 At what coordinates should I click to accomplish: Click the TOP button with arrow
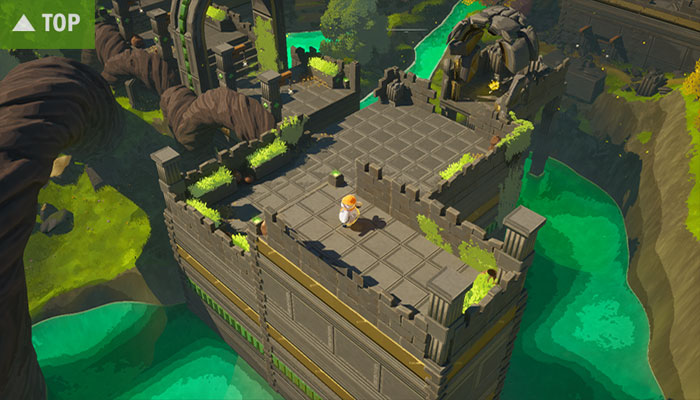pyautogui.click(x=47, y=22)
